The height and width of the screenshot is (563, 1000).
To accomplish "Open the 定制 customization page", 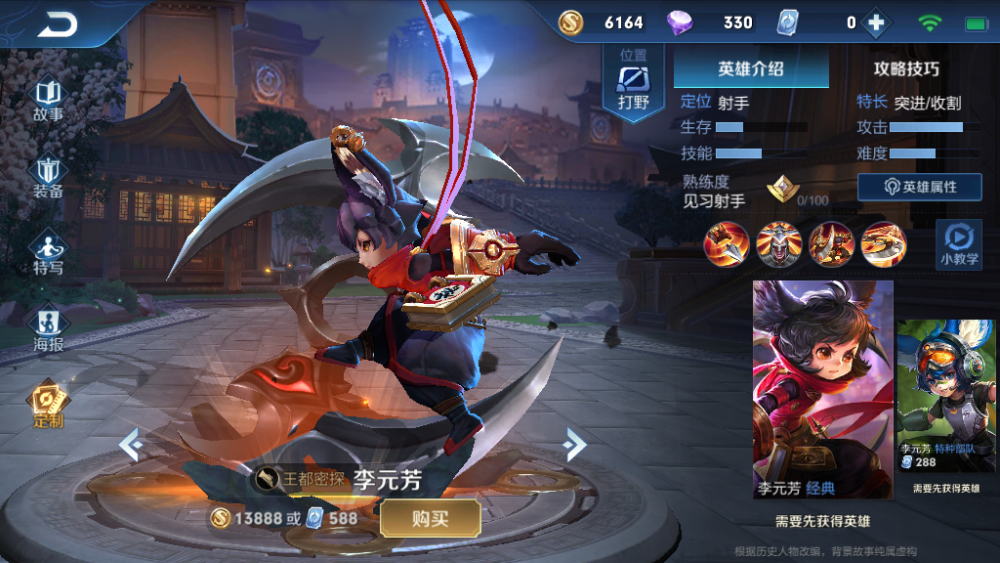I will 48,407.
